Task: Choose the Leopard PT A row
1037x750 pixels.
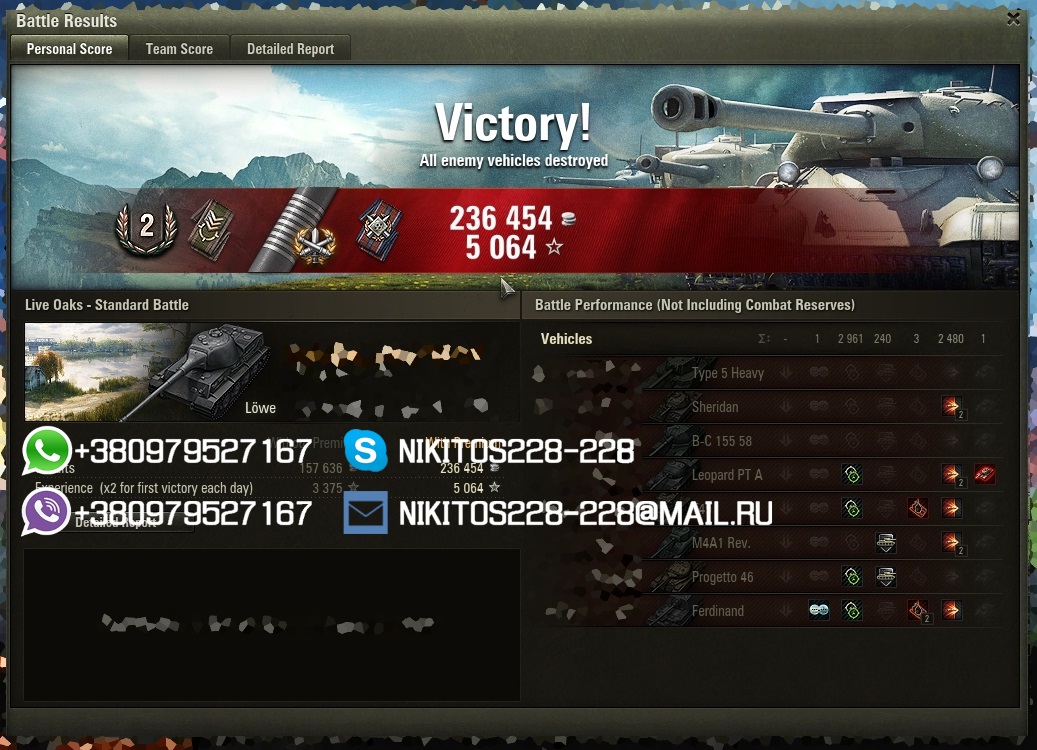Action: tap(727, 475)
